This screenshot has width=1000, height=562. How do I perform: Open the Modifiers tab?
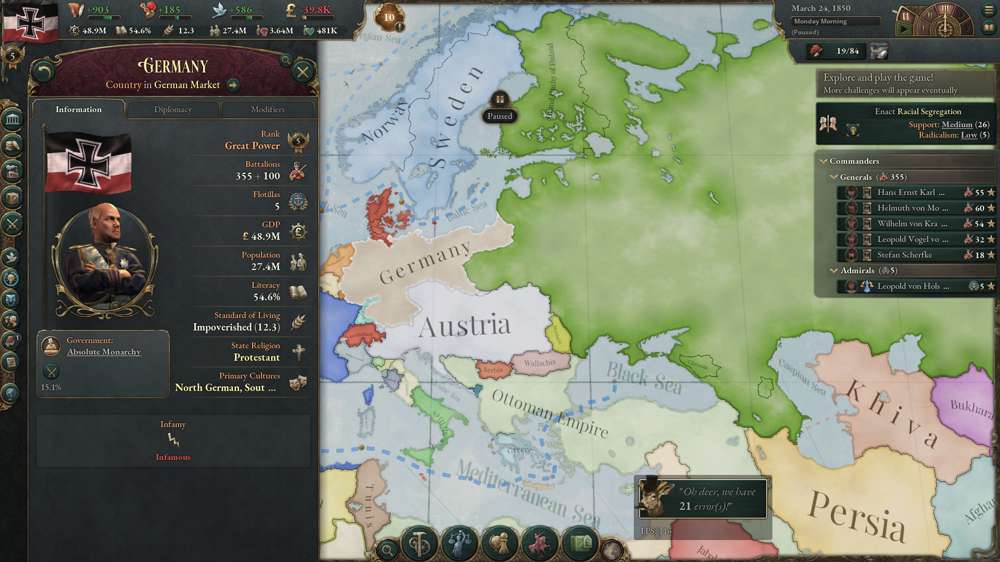(267, 109)
